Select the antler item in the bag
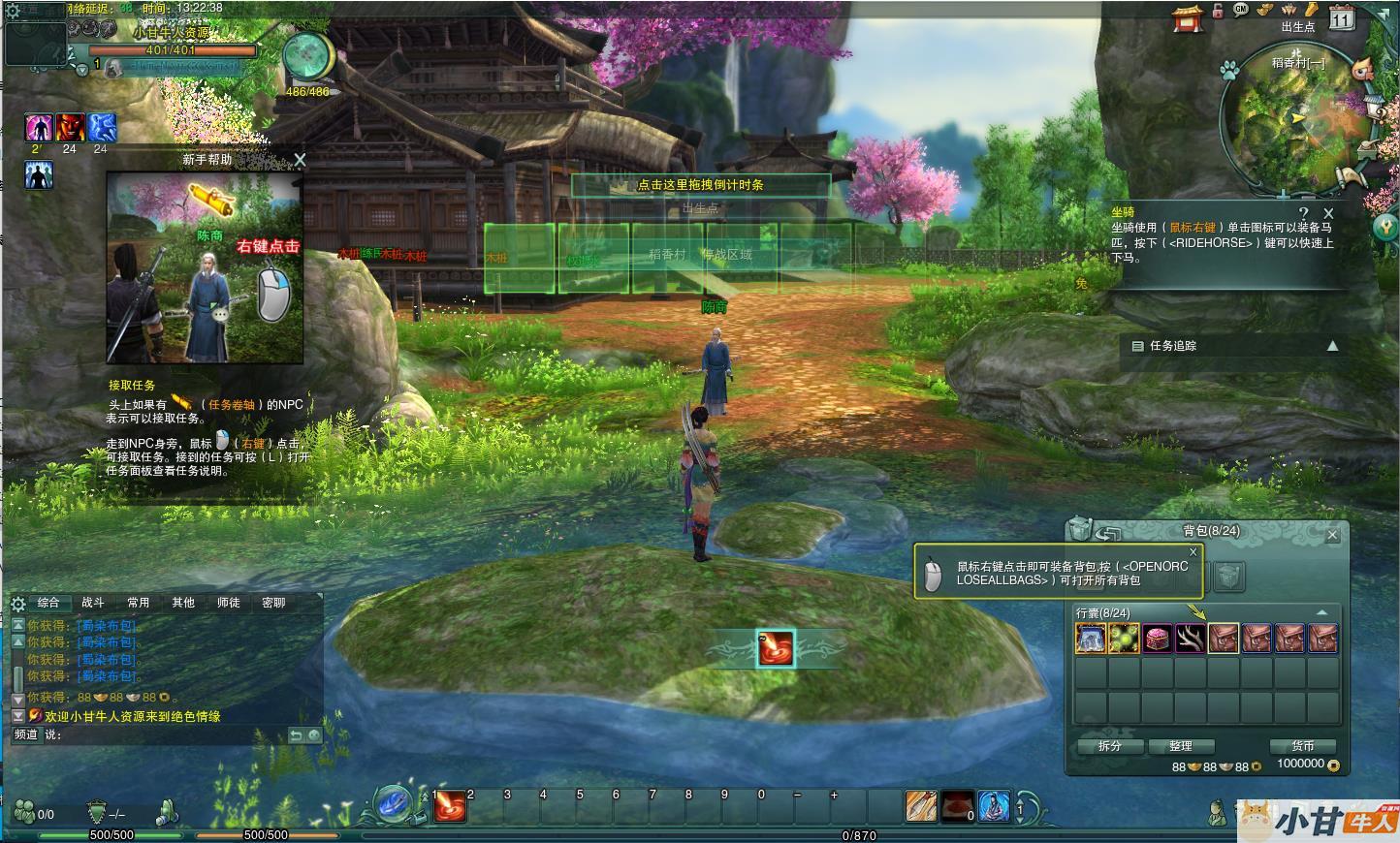 [x=1190, y=639]
